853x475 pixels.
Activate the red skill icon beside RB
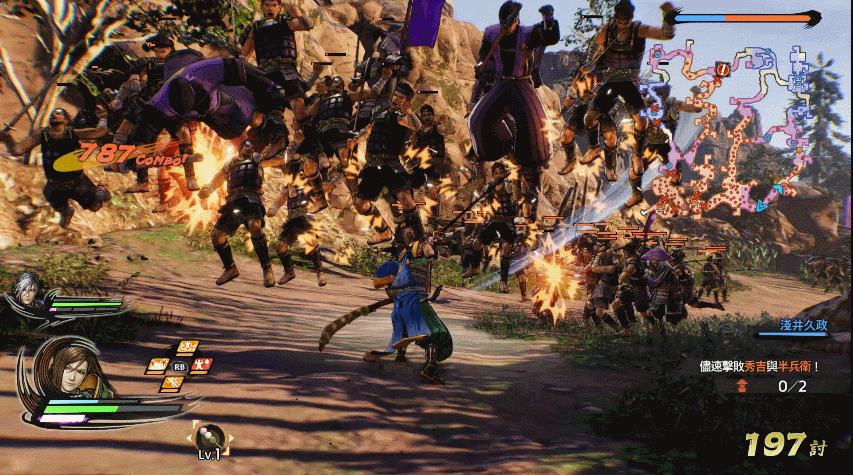[x=203, y=365]
